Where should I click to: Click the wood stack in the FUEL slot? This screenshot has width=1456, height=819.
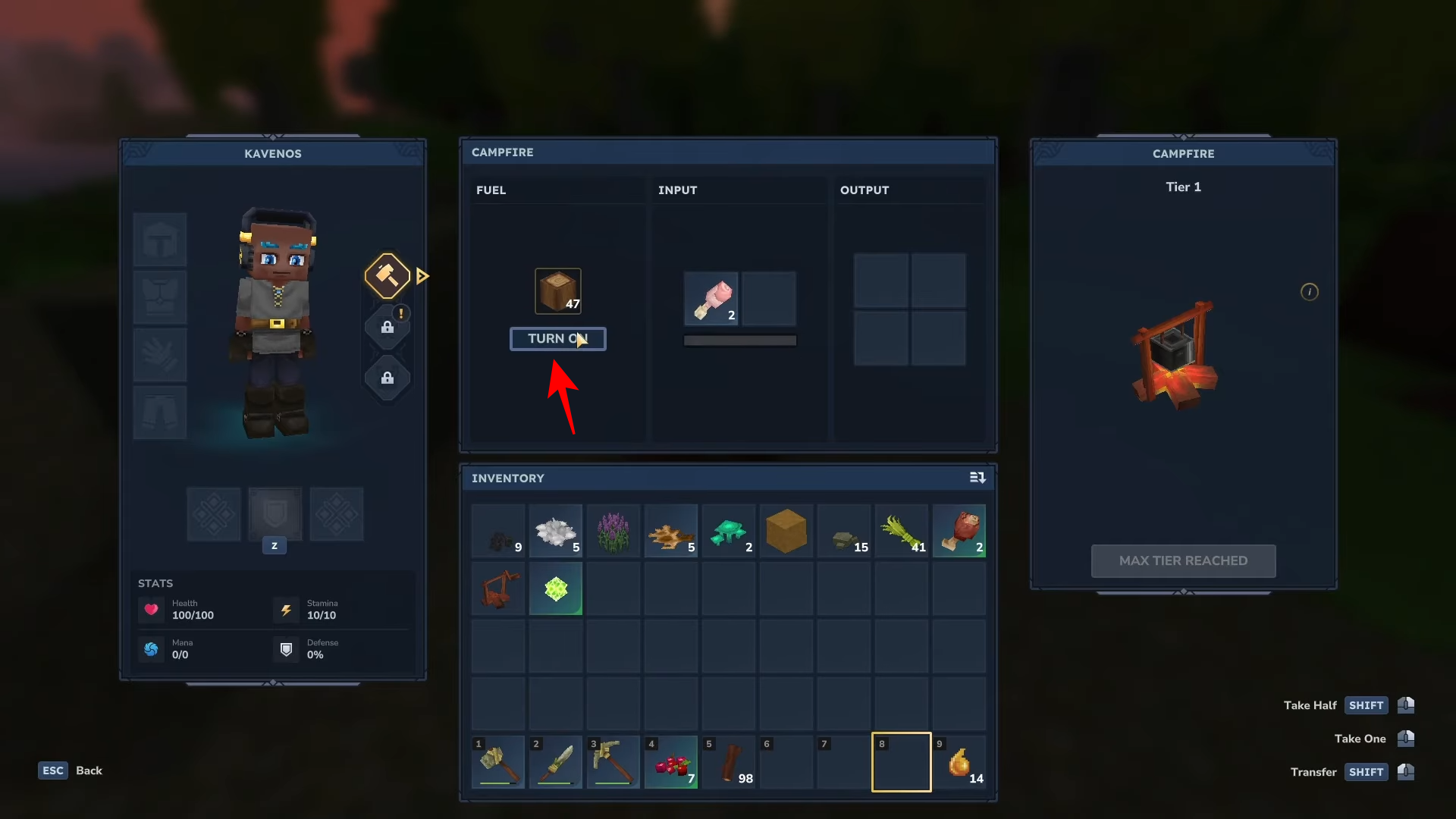pos(557,290)
